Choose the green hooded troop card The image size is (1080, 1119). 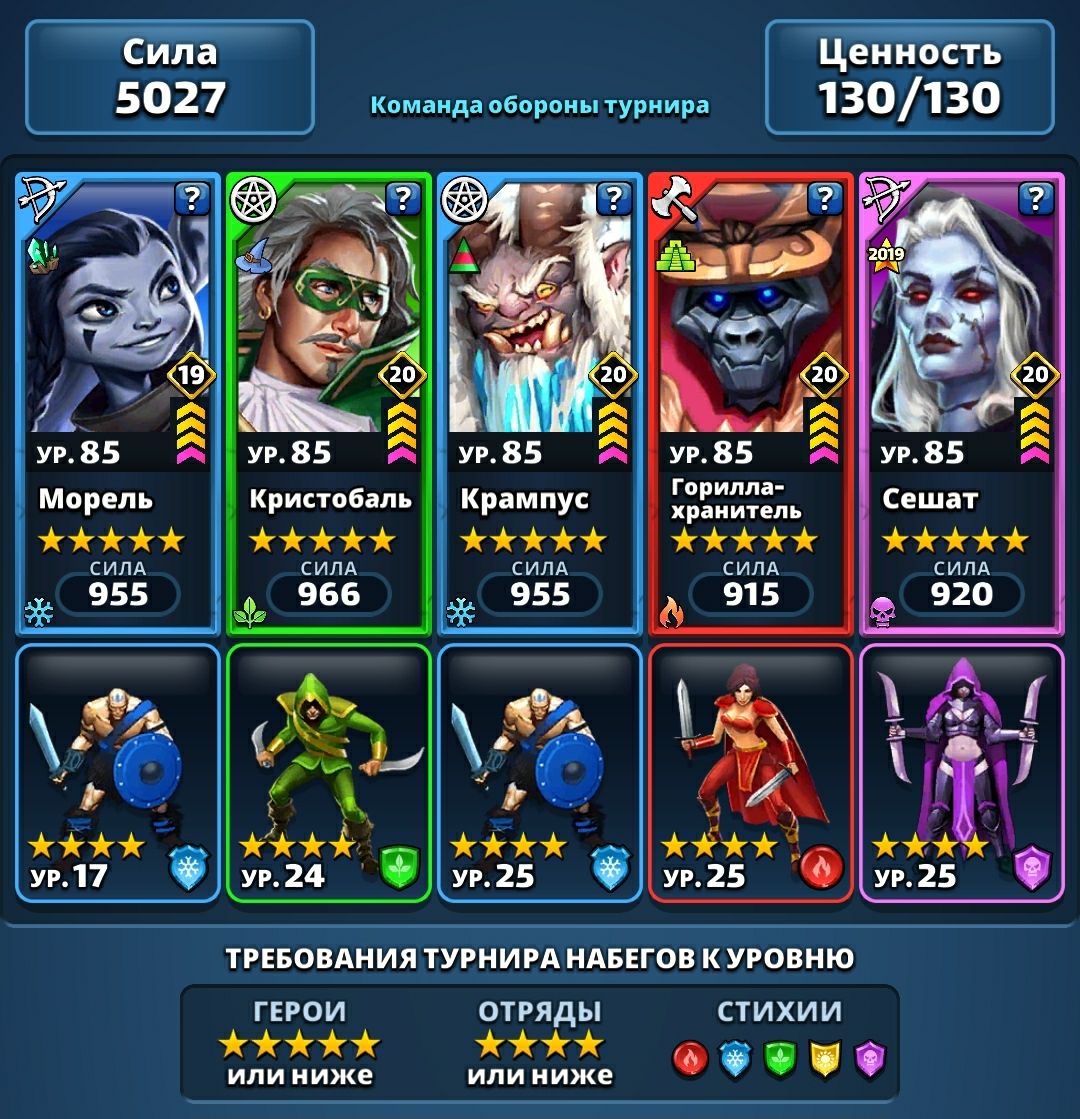click(329, 772)
